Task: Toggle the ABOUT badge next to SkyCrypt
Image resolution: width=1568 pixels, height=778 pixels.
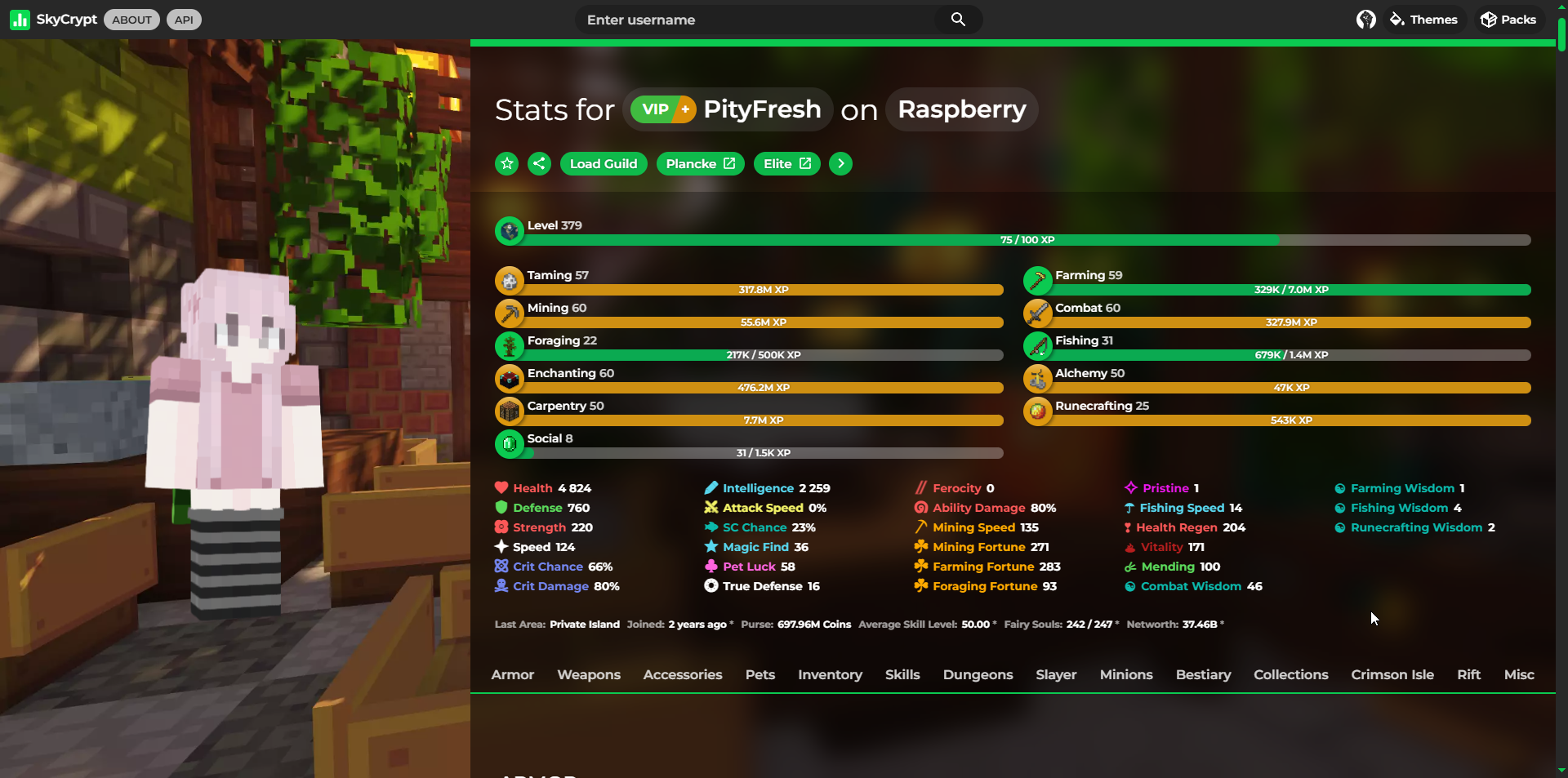Action: [131, 19]
